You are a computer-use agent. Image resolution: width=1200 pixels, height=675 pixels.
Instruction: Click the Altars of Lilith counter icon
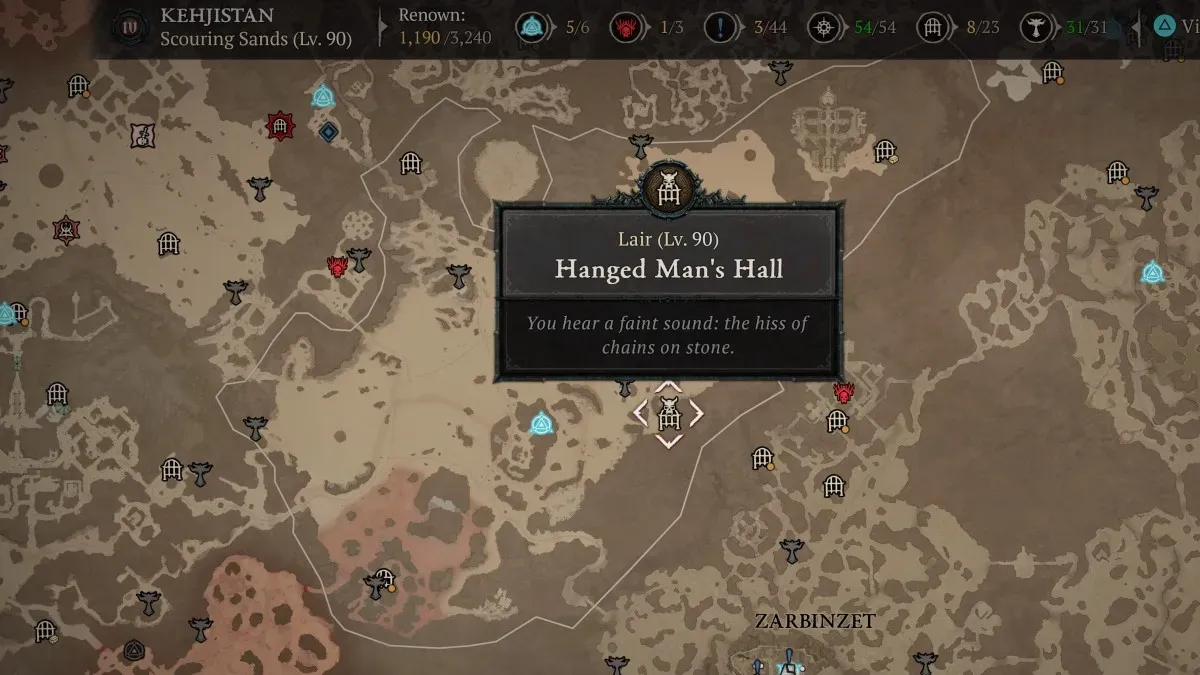click(x=1035, y=27)
